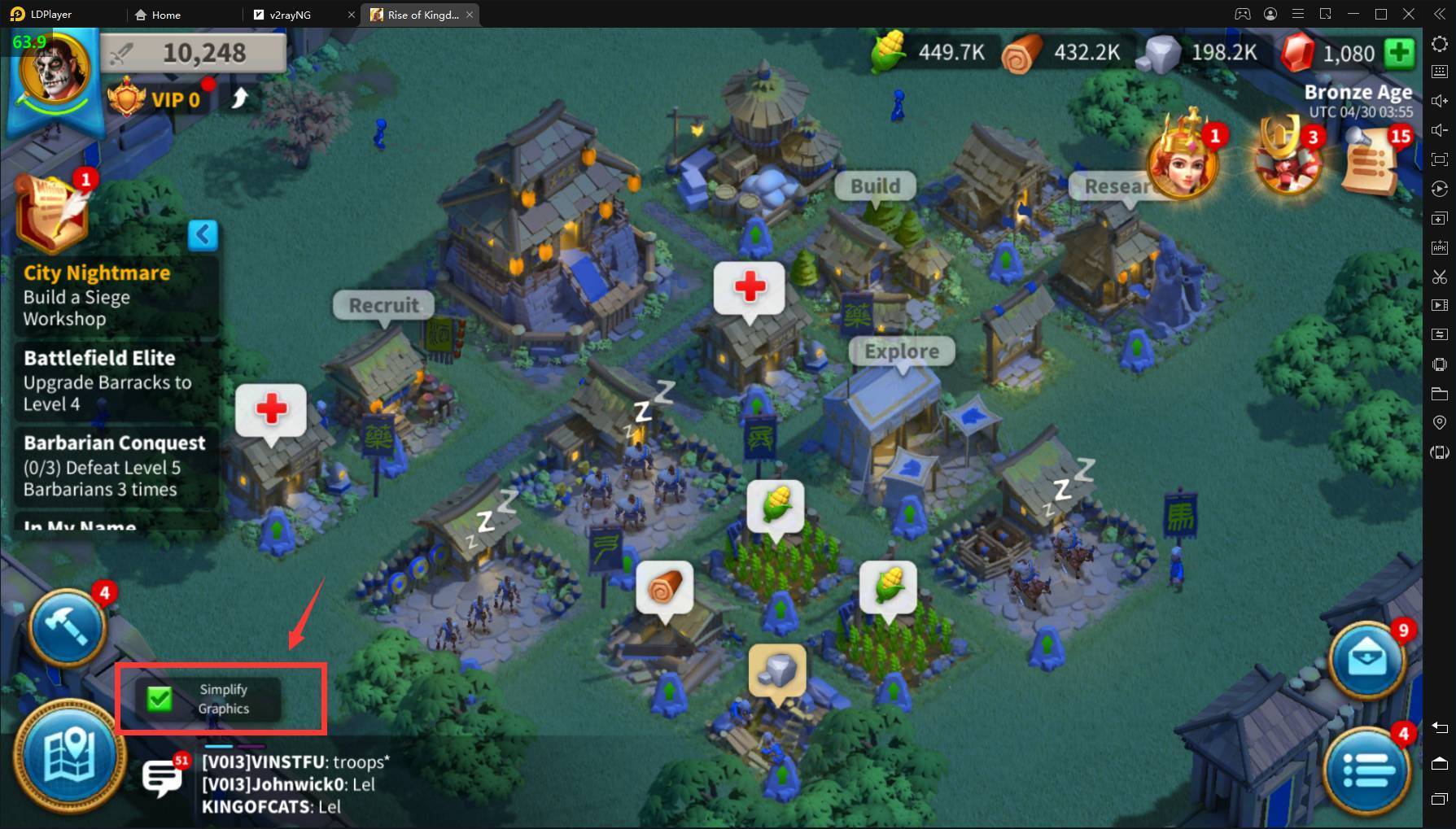Tap the Explore speech bubble
Screen dimensions: 1456x829
tap(901, 351)
